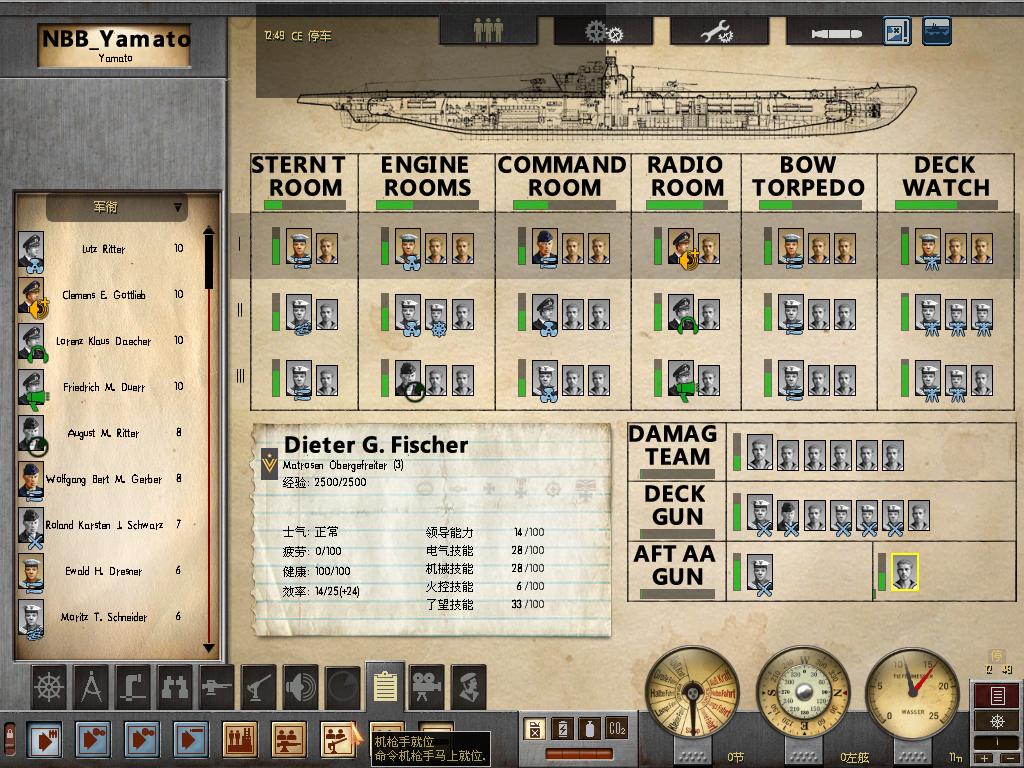Switch to the binoculars bridge view
The width and height of the screenshot is (1024, 768).
click(175, 685)
